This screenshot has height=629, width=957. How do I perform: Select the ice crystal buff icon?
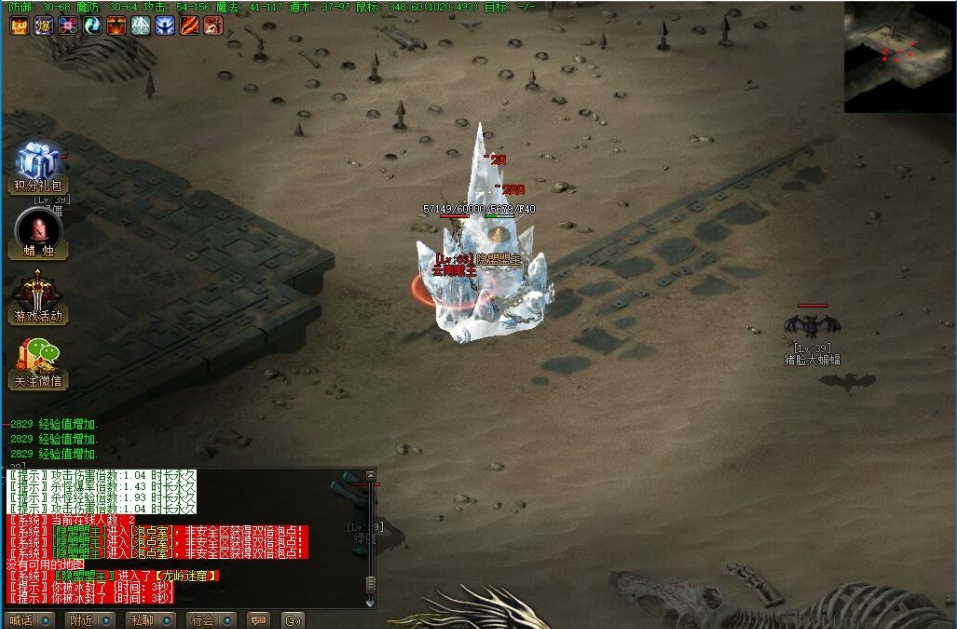141,26
